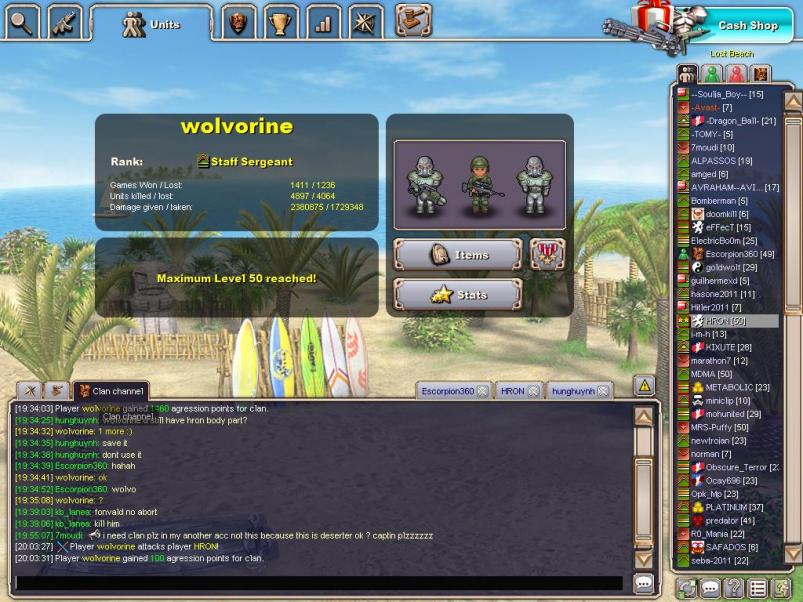Switch to the Units tab
Image resolution: width=803 pixels, height=602 pixels.
tap(151, 22)
